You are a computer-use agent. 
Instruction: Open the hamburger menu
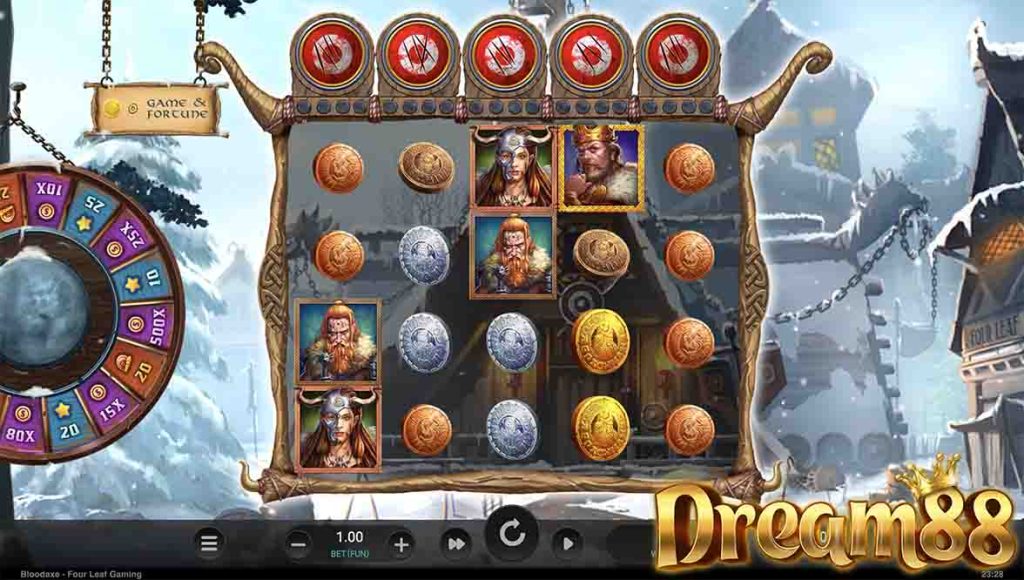pos(209,543)
